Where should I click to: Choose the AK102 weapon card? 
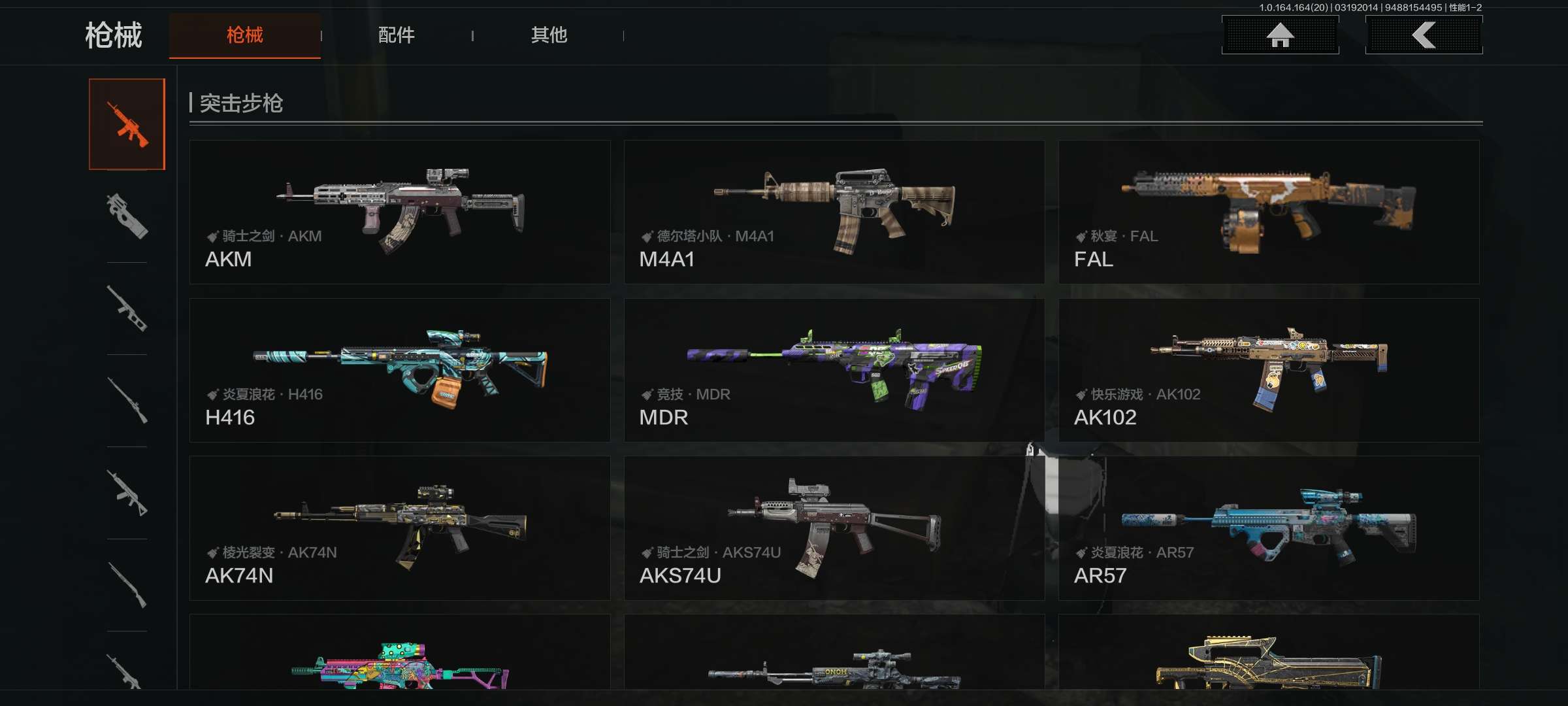(1269, 370)
